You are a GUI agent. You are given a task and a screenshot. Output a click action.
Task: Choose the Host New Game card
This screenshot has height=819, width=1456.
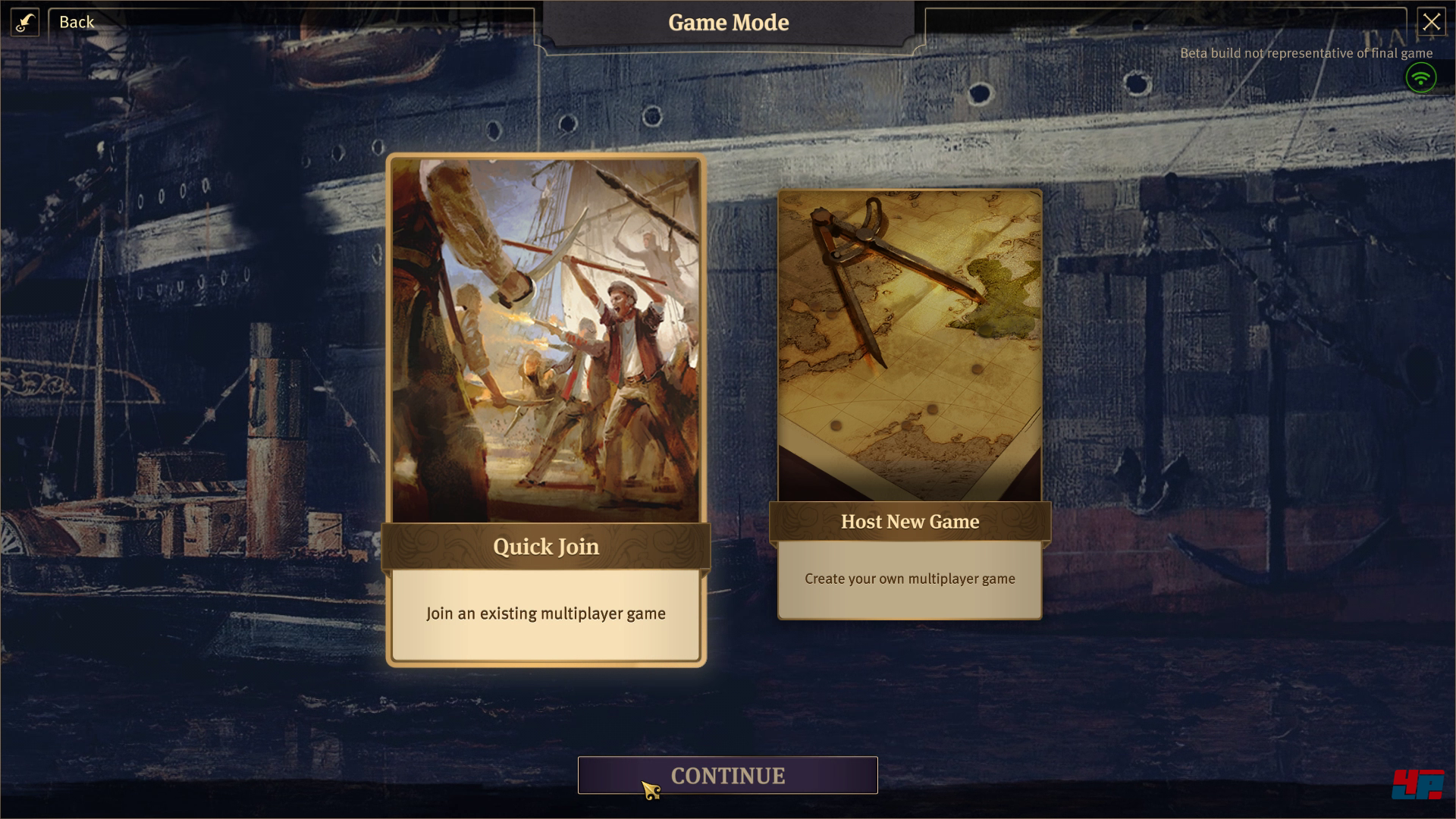pos(909,403)
